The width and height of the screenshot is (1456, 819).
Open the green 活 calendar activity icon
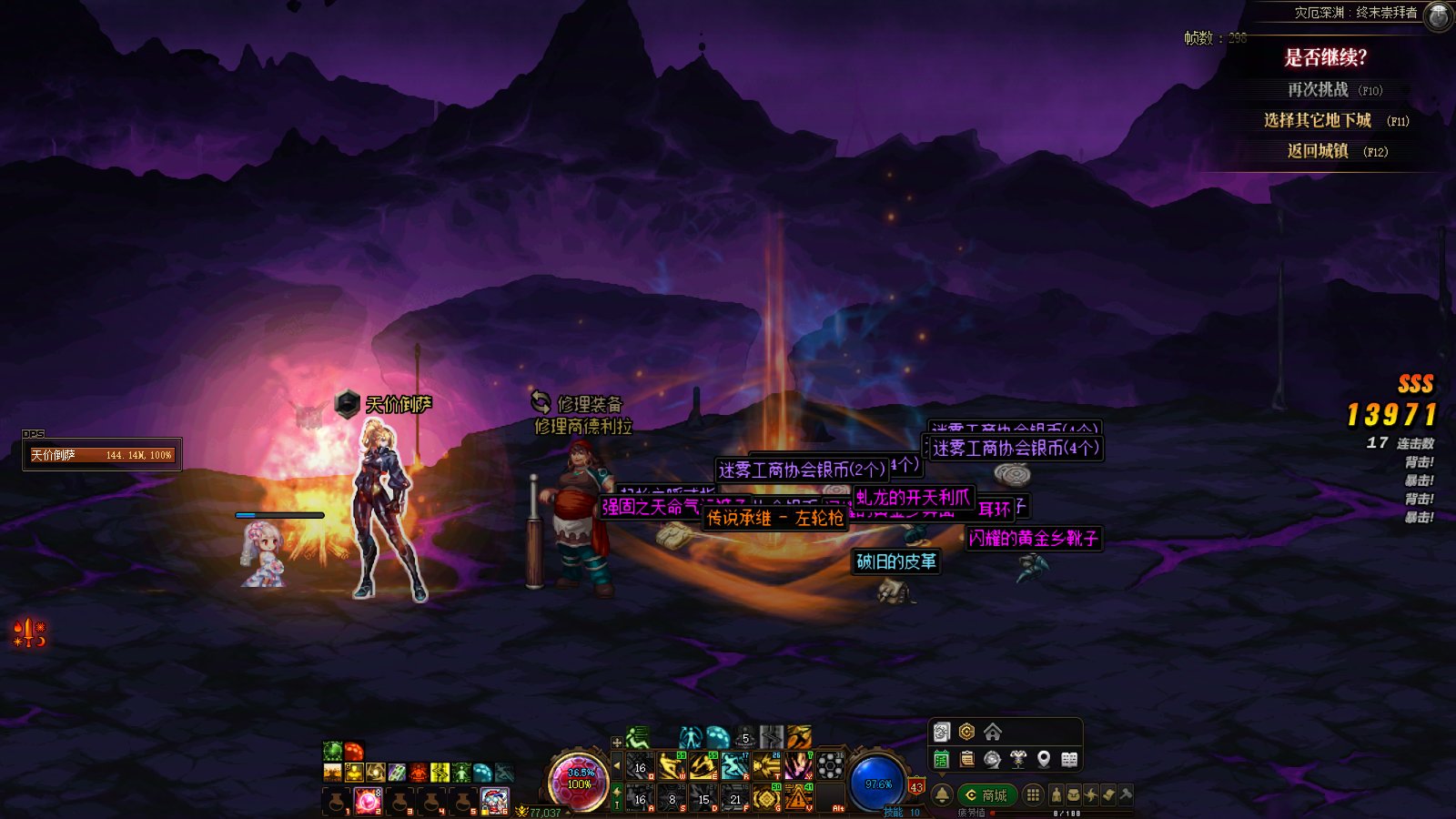(942, 759)
